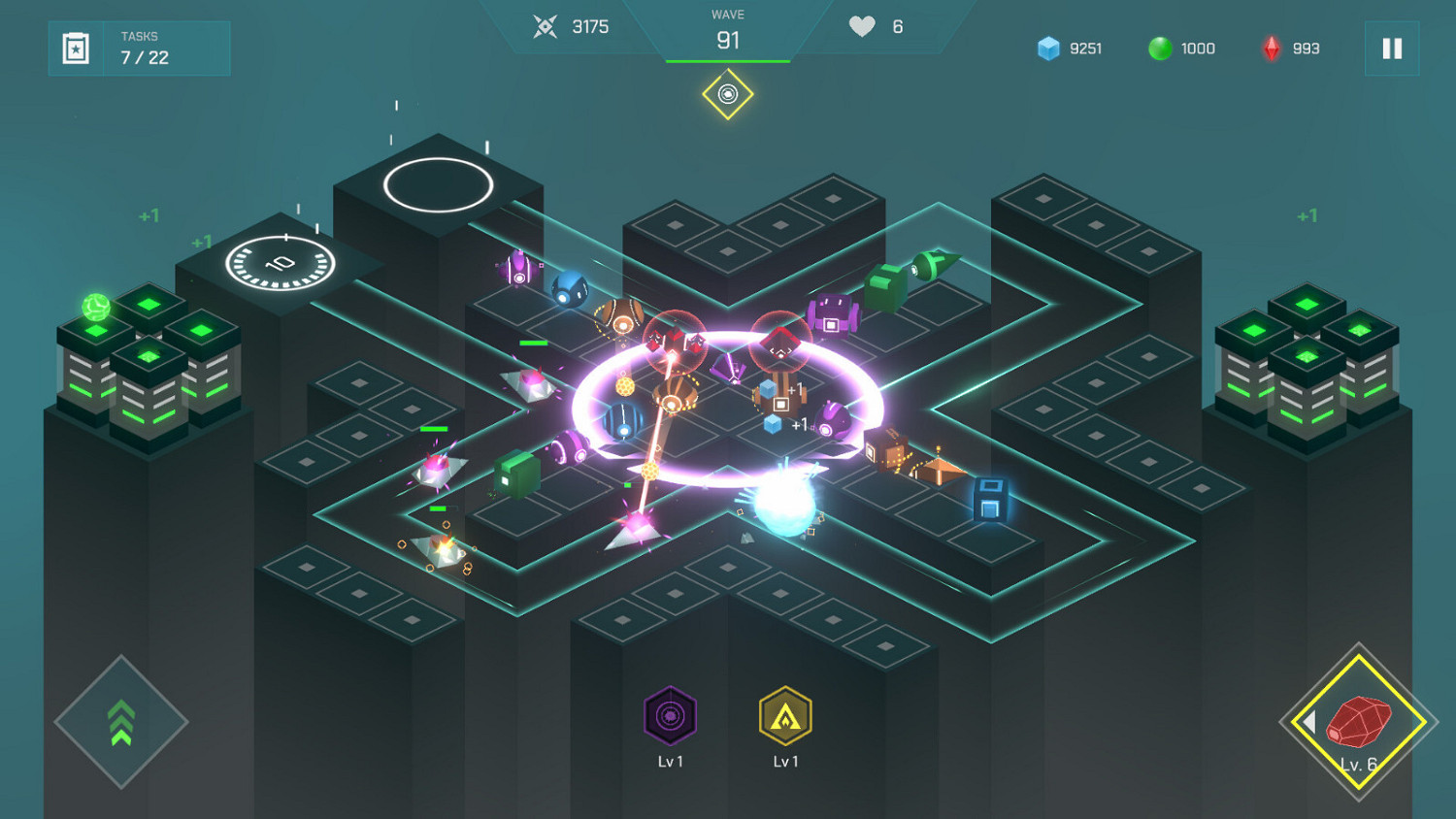Image resolution: width=1456 pixels, height=819 pixels.
Task: Collapse the gem panel via its left arrow
Action: pos(1312,724)
